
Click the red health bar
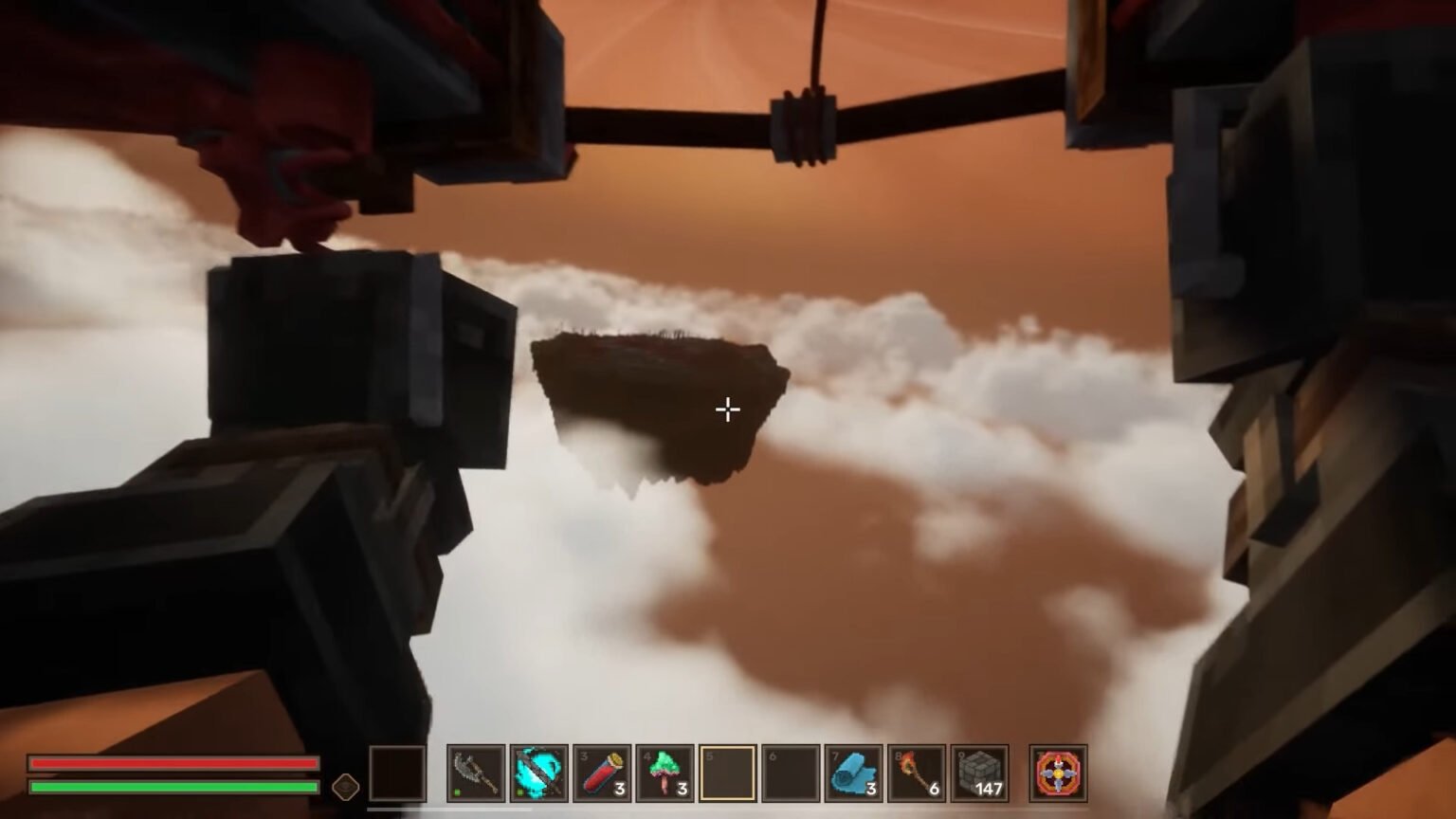pyautogui.click(x=175, y=764)
